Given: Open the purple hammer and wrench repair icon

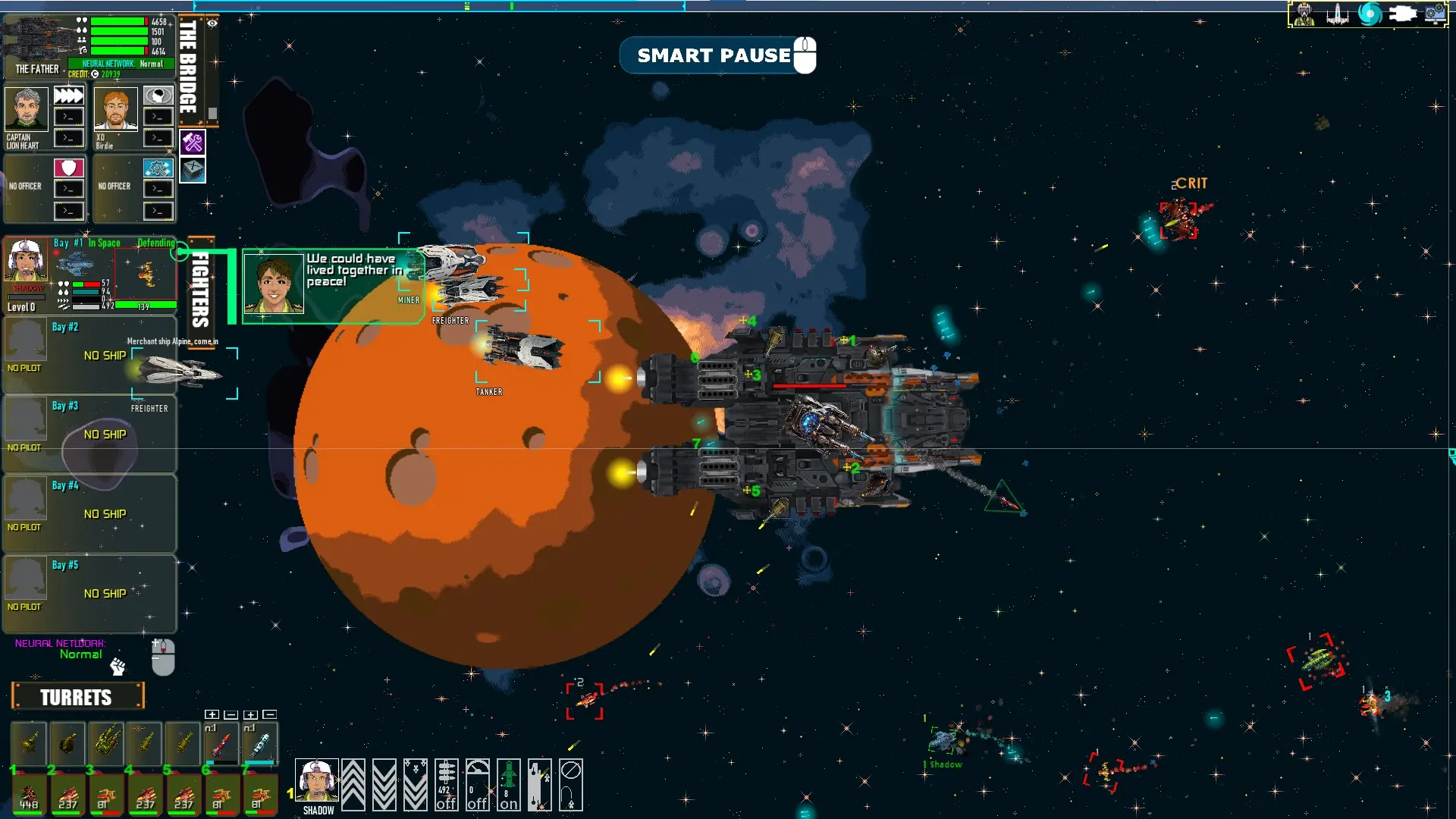Looking at the screenshot, I should (x=193, y=142).
